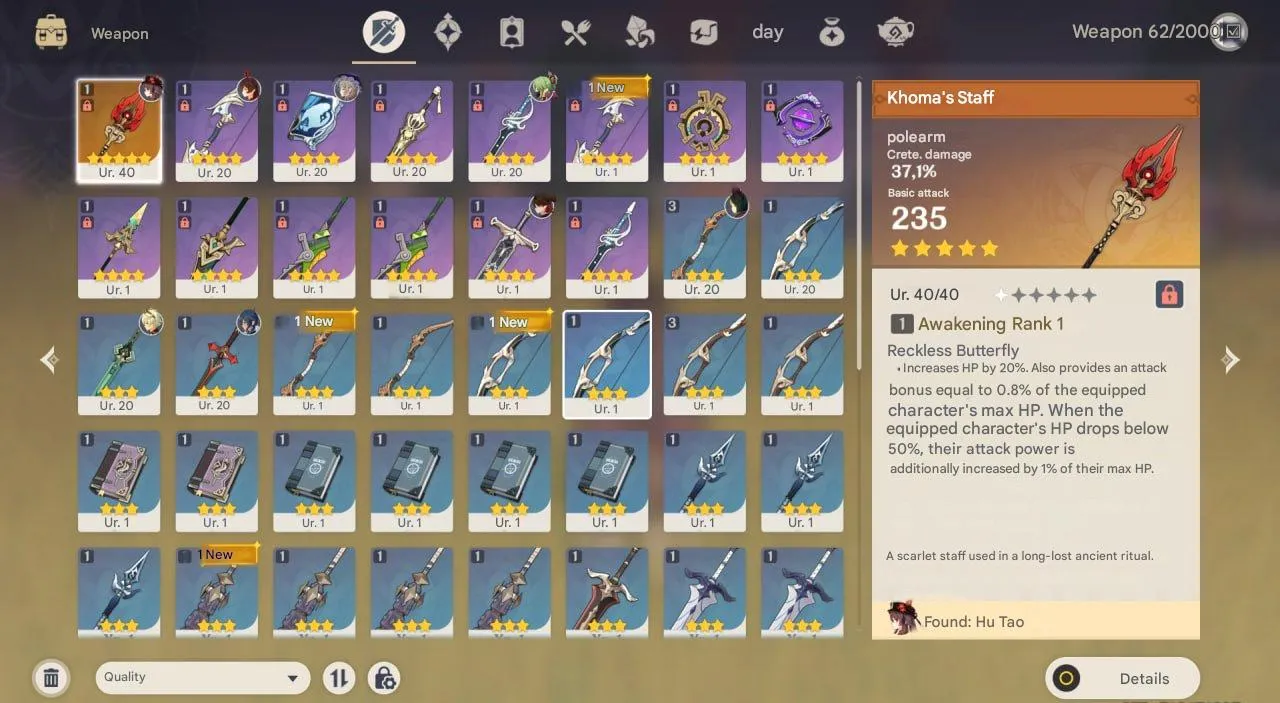Open the teapot furnishings tab

[x=895, y=33]
